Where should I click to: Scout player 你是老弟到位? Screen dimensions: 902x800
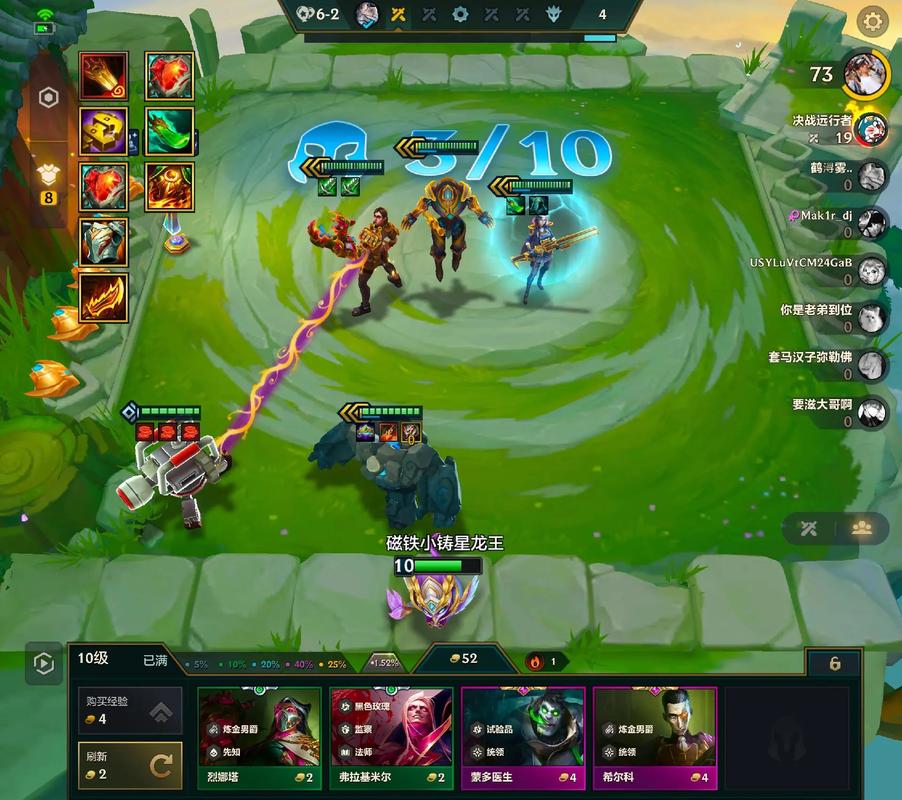872,317
